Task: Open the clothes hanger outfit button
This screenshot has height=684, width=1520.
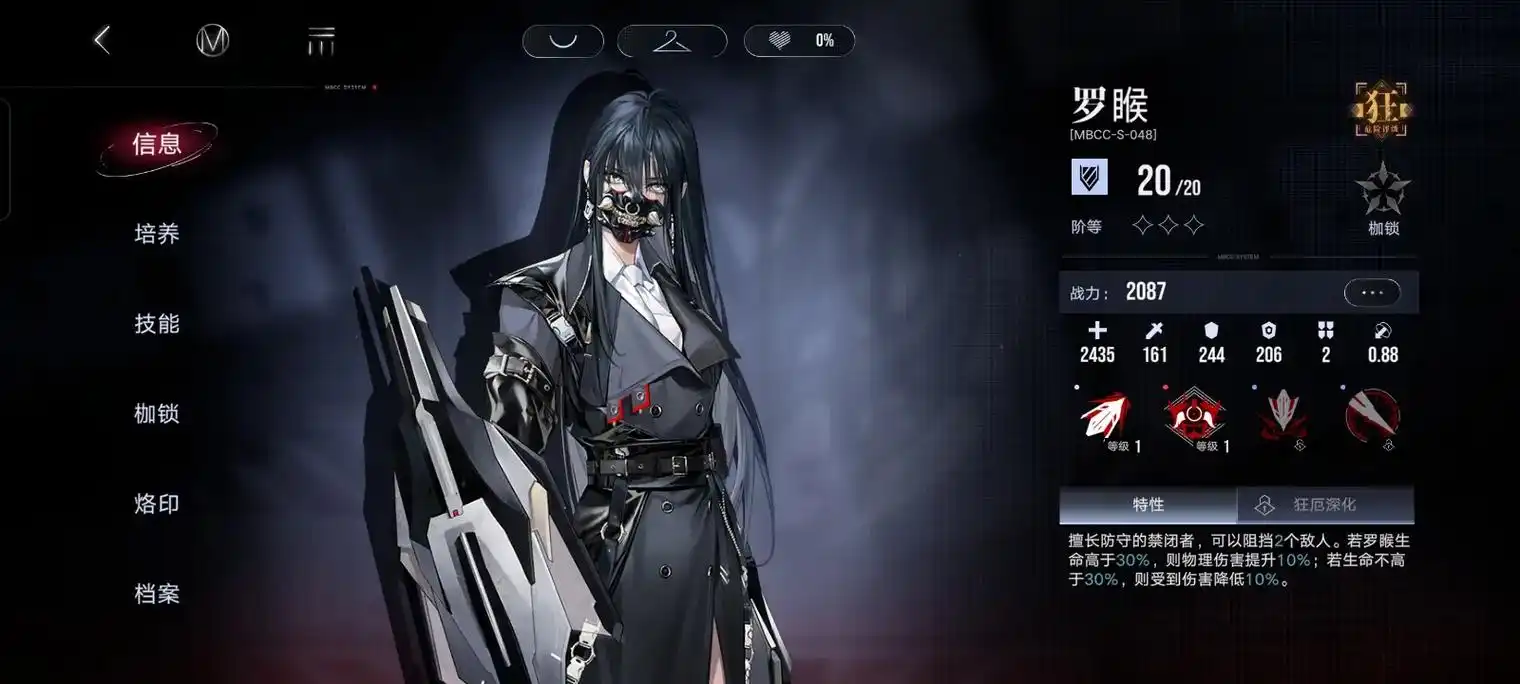Action: [x=672, y=41]
